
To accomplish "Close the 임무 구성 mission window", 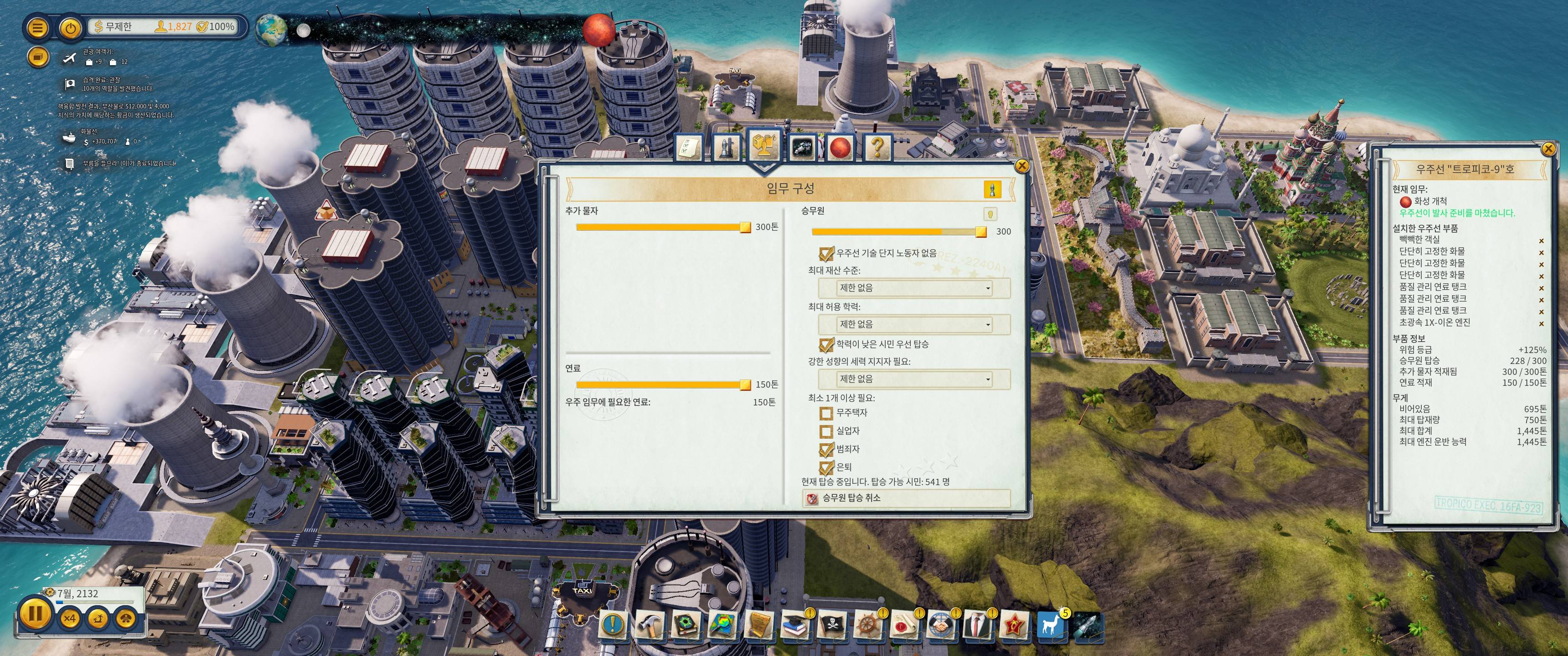I will (x=1022, y=165).
